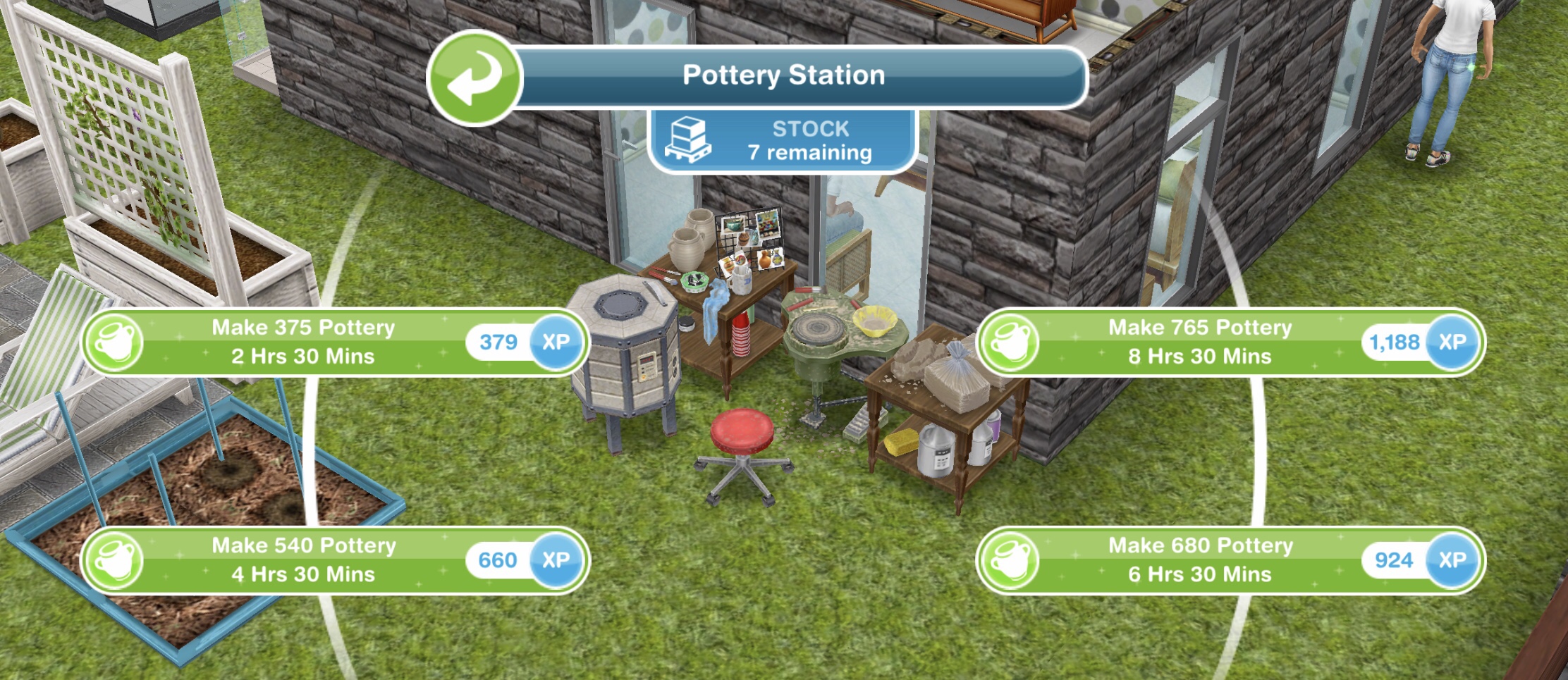Pick the Make 680 Pottery 6 Hrs option

coord(1199,560)
